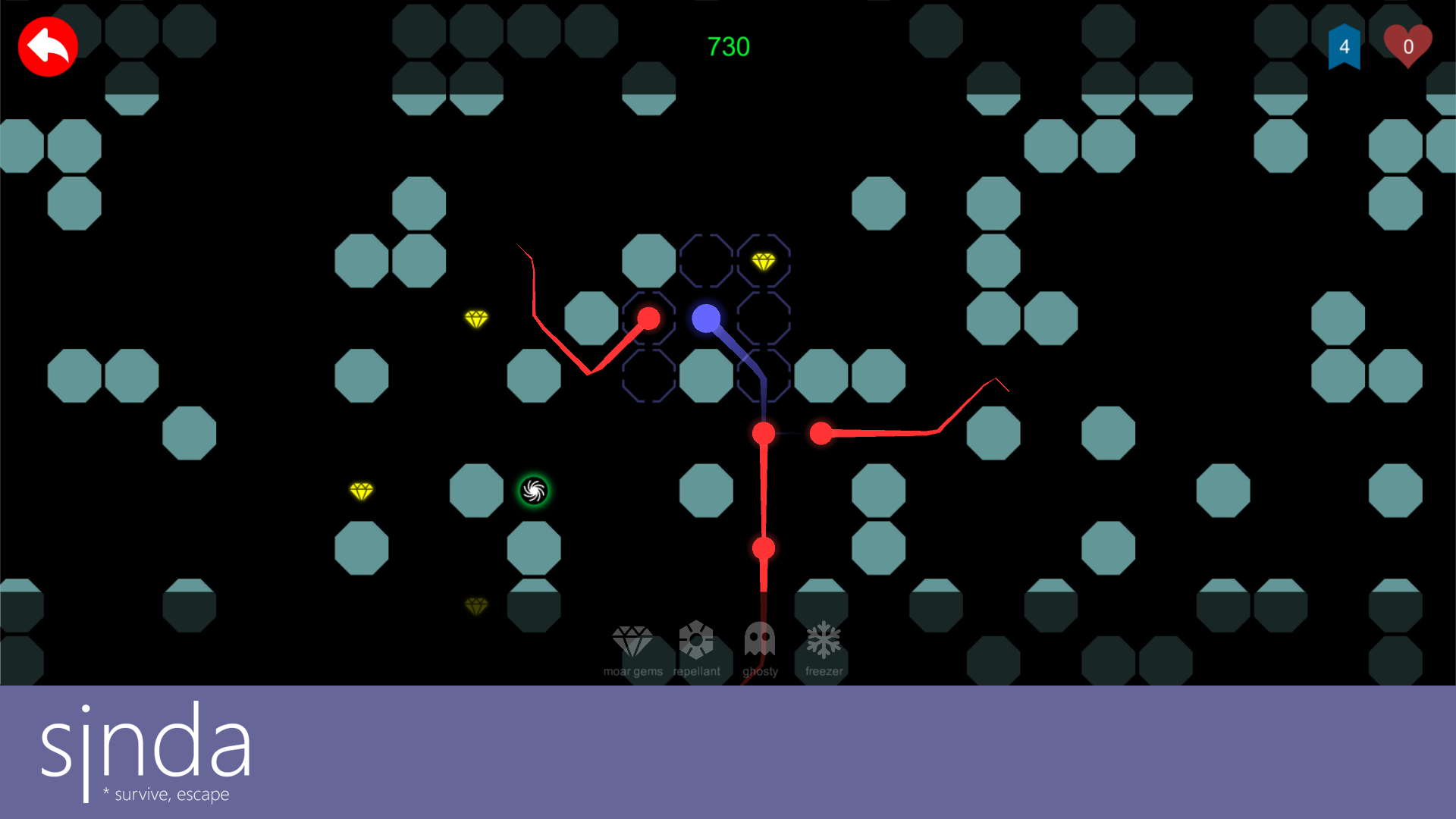The height and width of the screenshot is (819, 1456).
Task: Click the spinning black hole vortex
Action: pos(534,490)
